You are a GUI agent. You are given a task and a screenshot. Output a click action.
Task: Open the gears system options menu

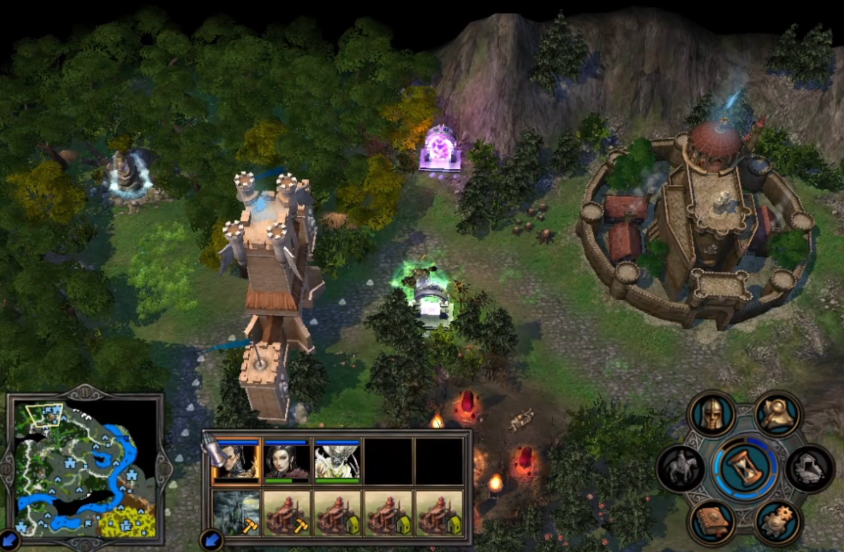tap(776, 520)
